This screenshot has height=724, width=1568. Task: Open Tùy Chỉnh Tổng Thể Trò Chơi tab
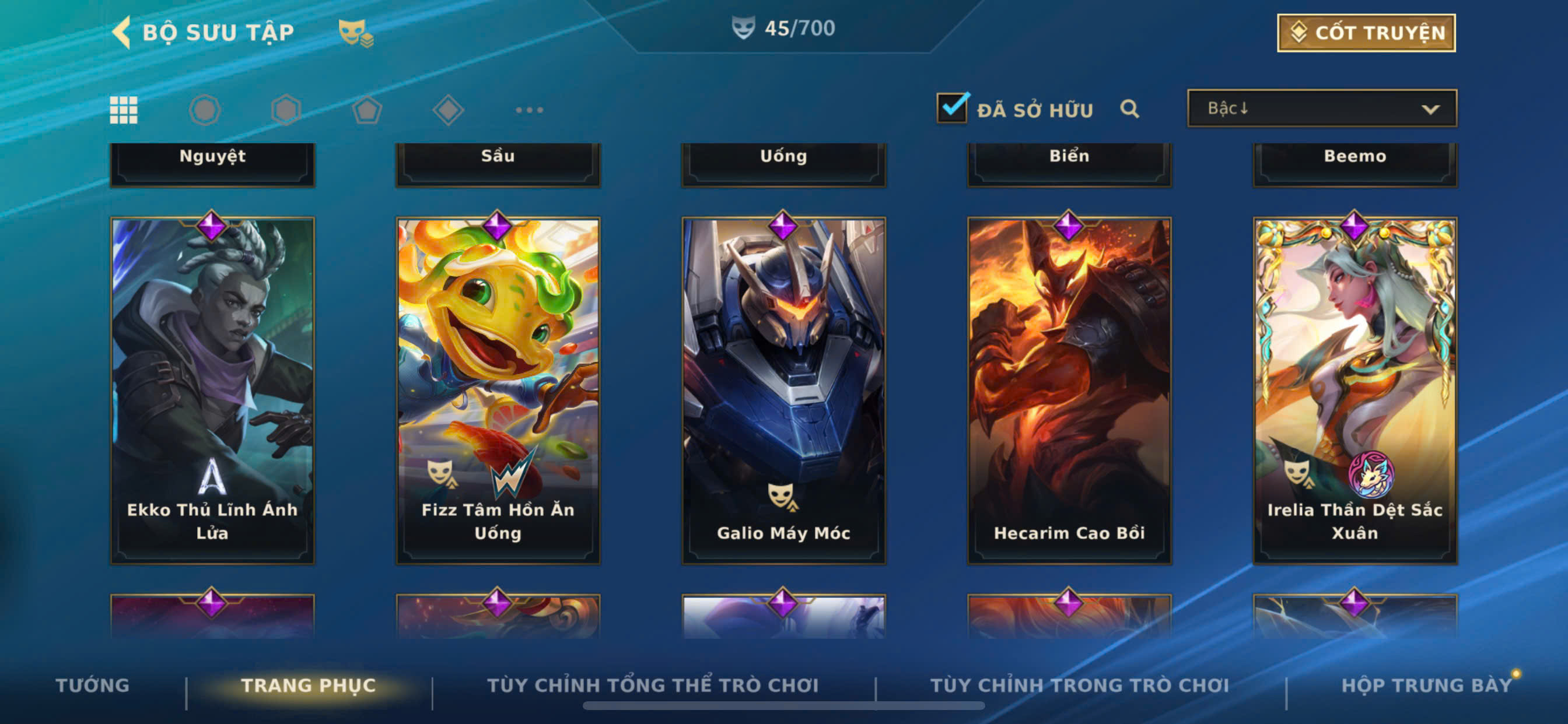(653, 685)
